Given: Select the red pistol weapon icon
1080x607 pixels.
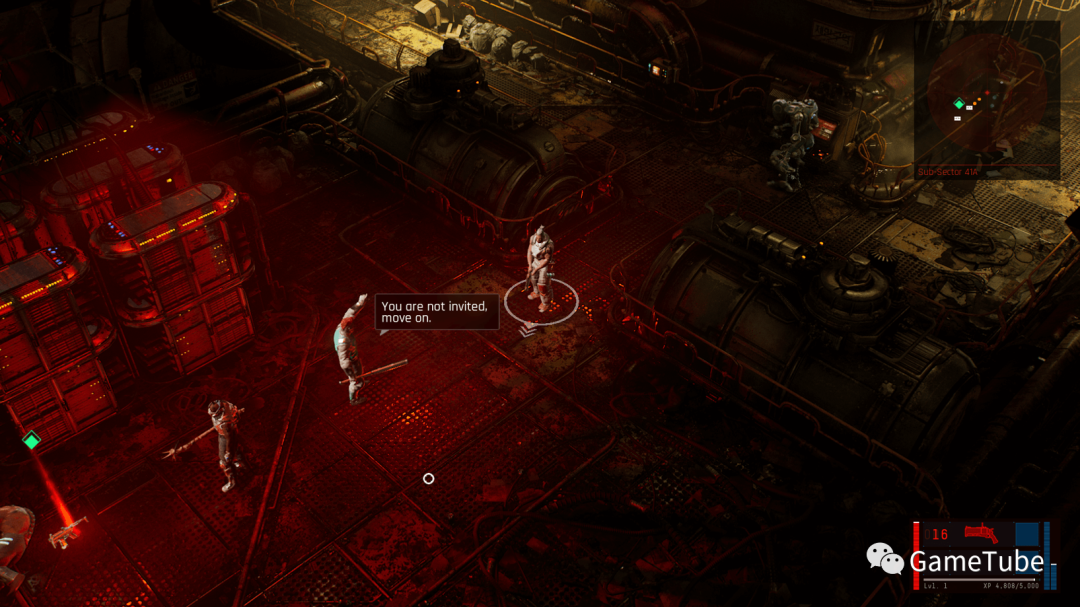Looking at the screenshot, I should 980,535.
